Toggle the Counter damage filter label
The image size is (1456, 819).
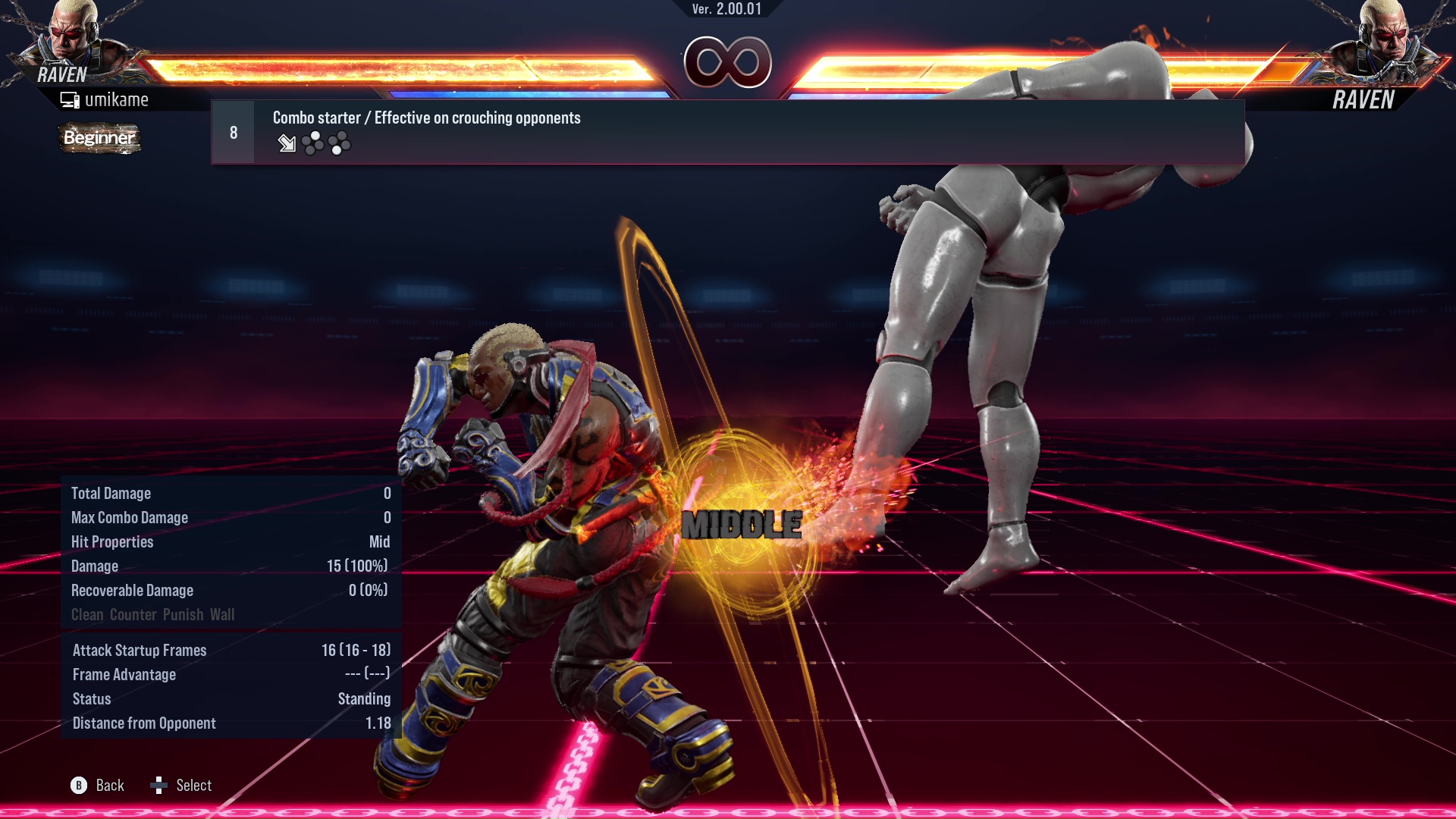pos(133,614)
